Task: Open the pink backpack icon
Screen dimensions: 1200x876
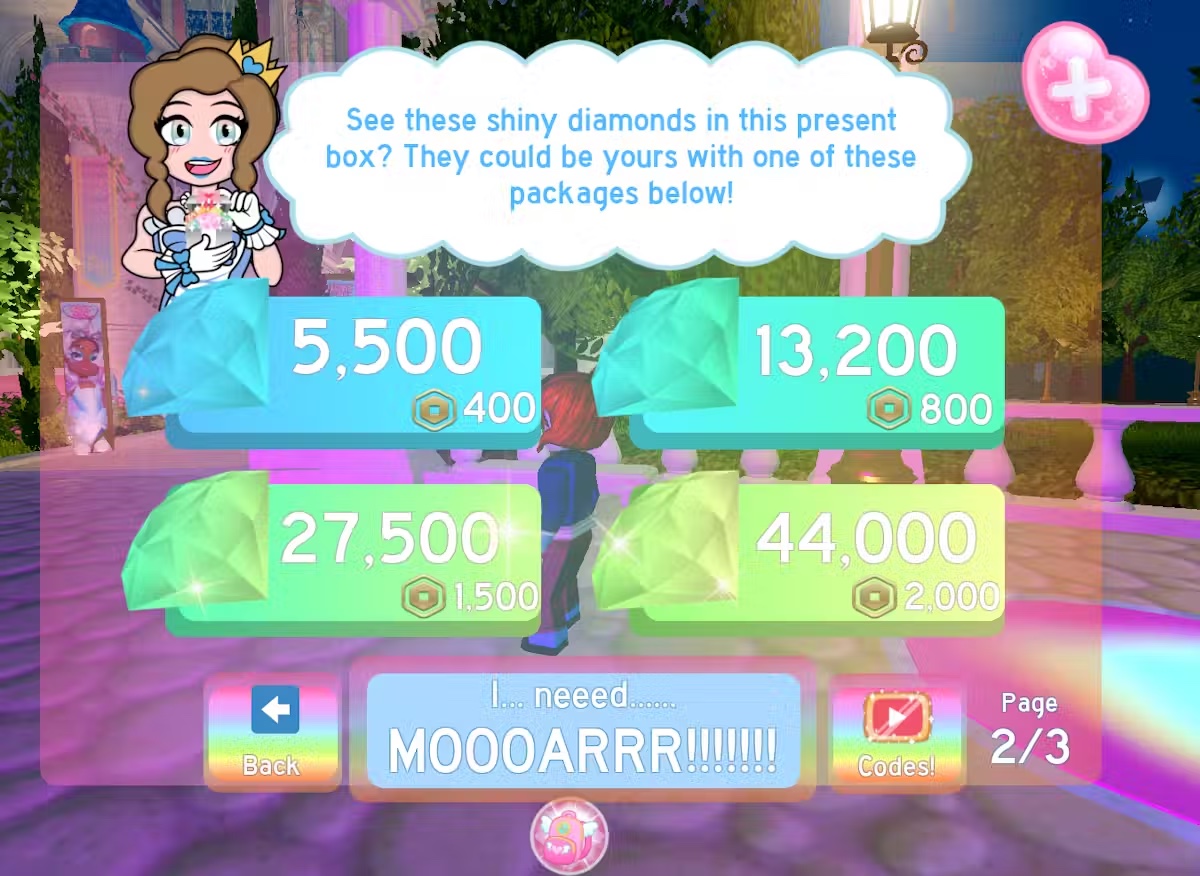Action: [x=569, y=835]
